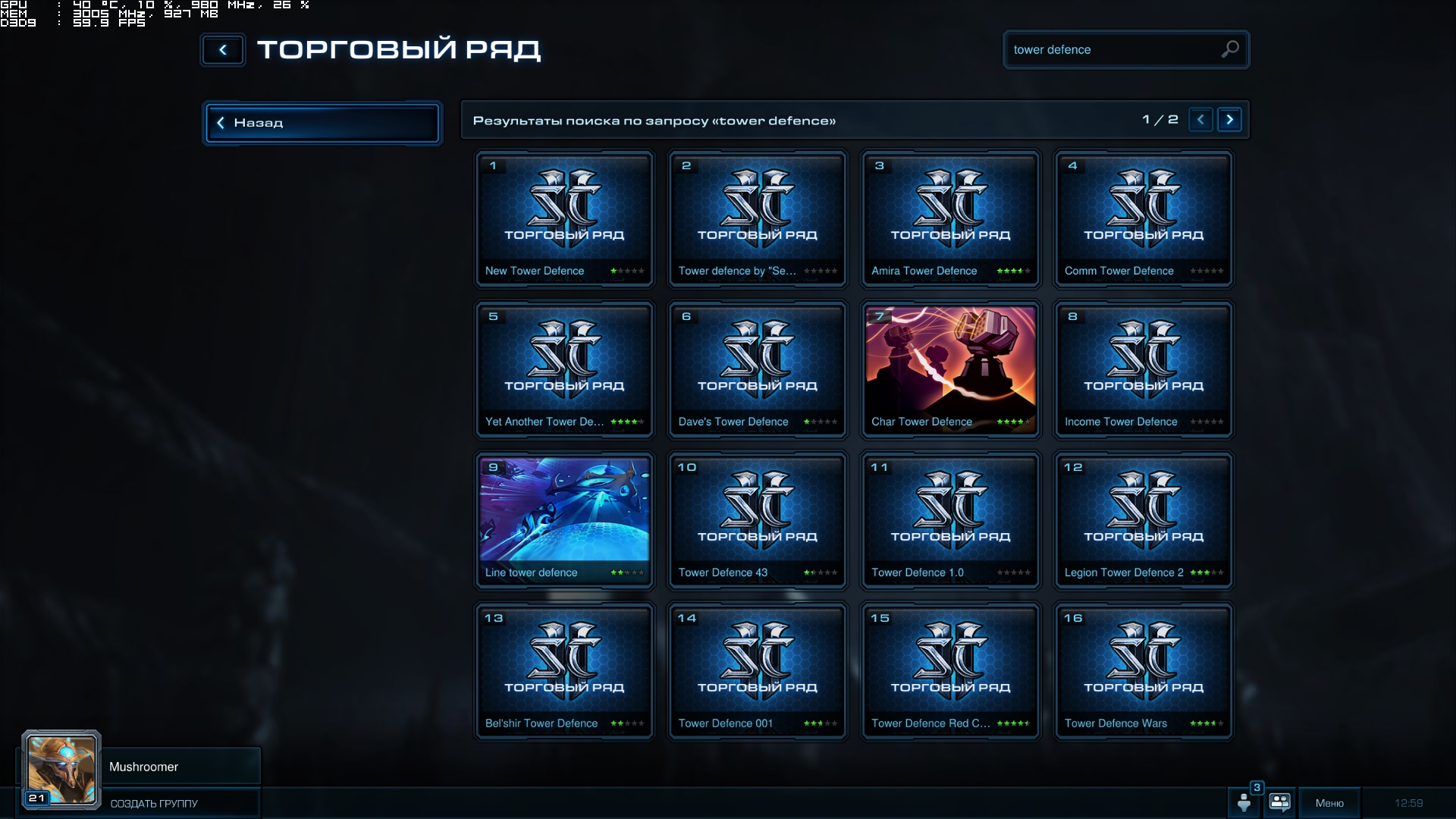The height and width of the screenshot is (819, 1456).
Task: Click the Назад button
Action: pyautogui.click(x=322, y=123)
